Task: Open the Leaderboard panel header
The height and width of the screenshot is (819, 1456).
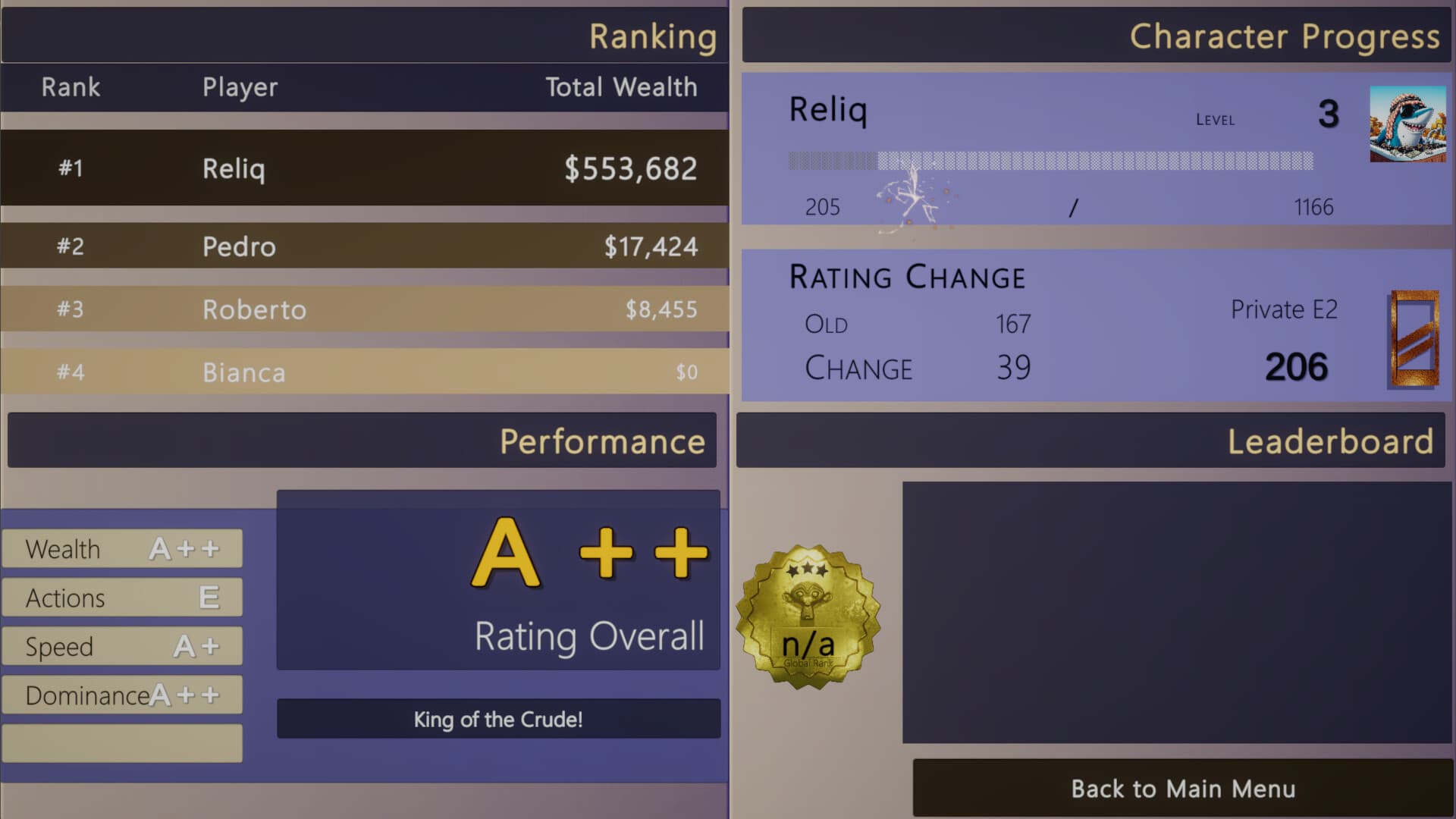Action: coord(1332,442)
